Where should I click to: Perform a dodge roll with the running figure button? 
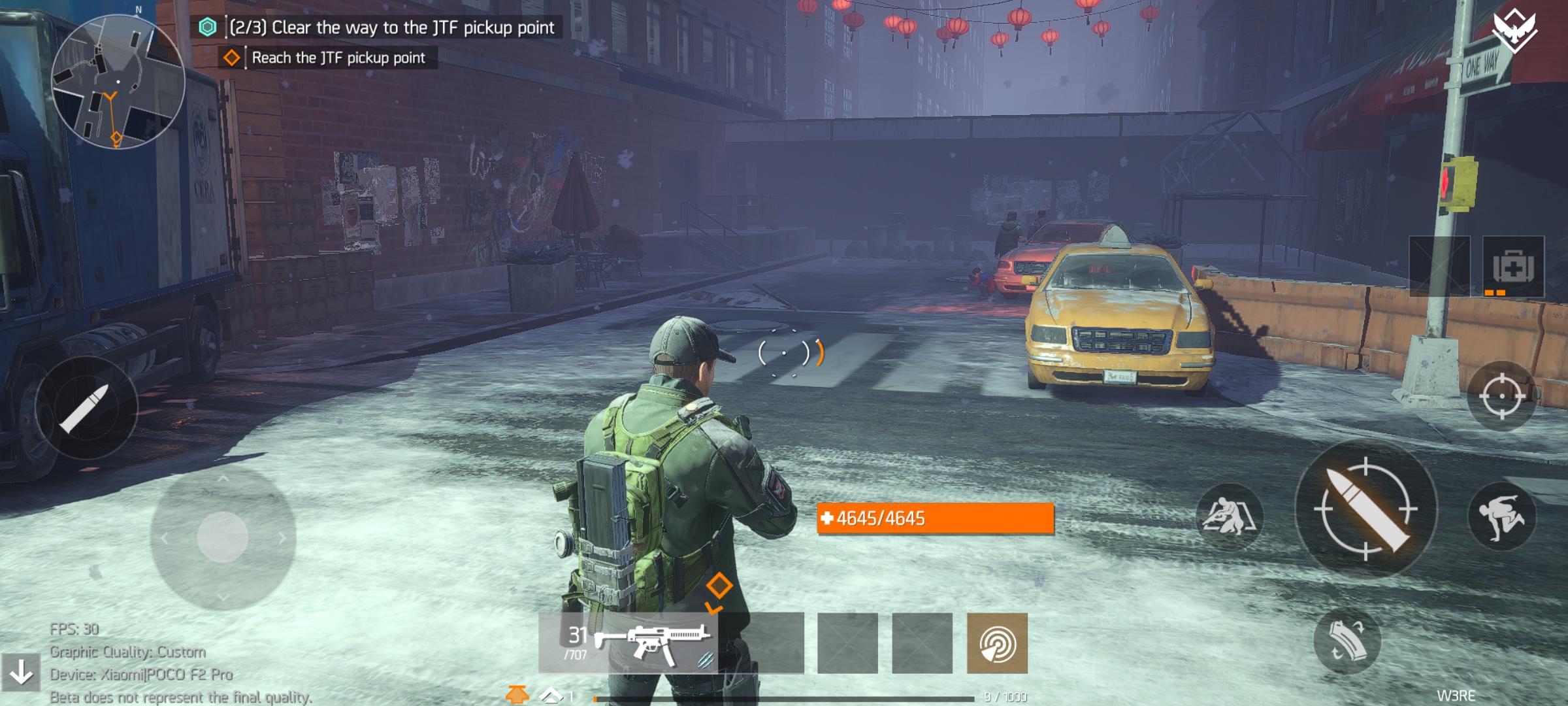[1501, 516]
